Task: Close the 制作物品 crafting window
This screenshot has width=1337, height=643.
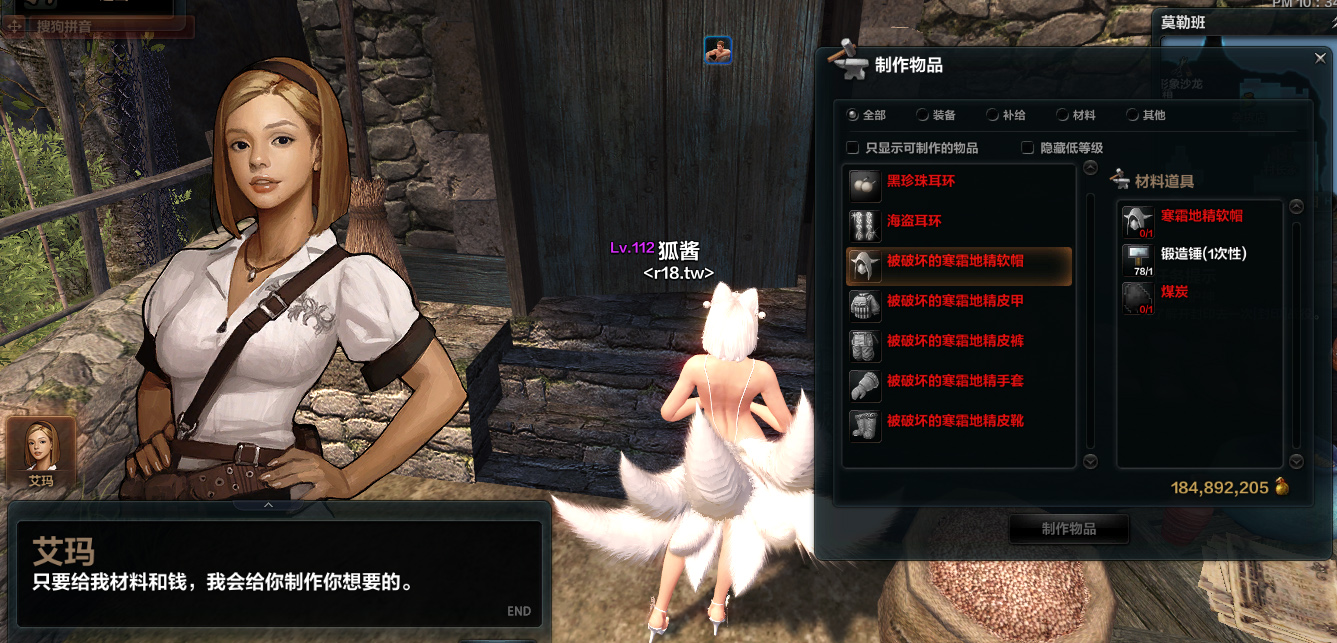Action: click(x=1320, y=59)
